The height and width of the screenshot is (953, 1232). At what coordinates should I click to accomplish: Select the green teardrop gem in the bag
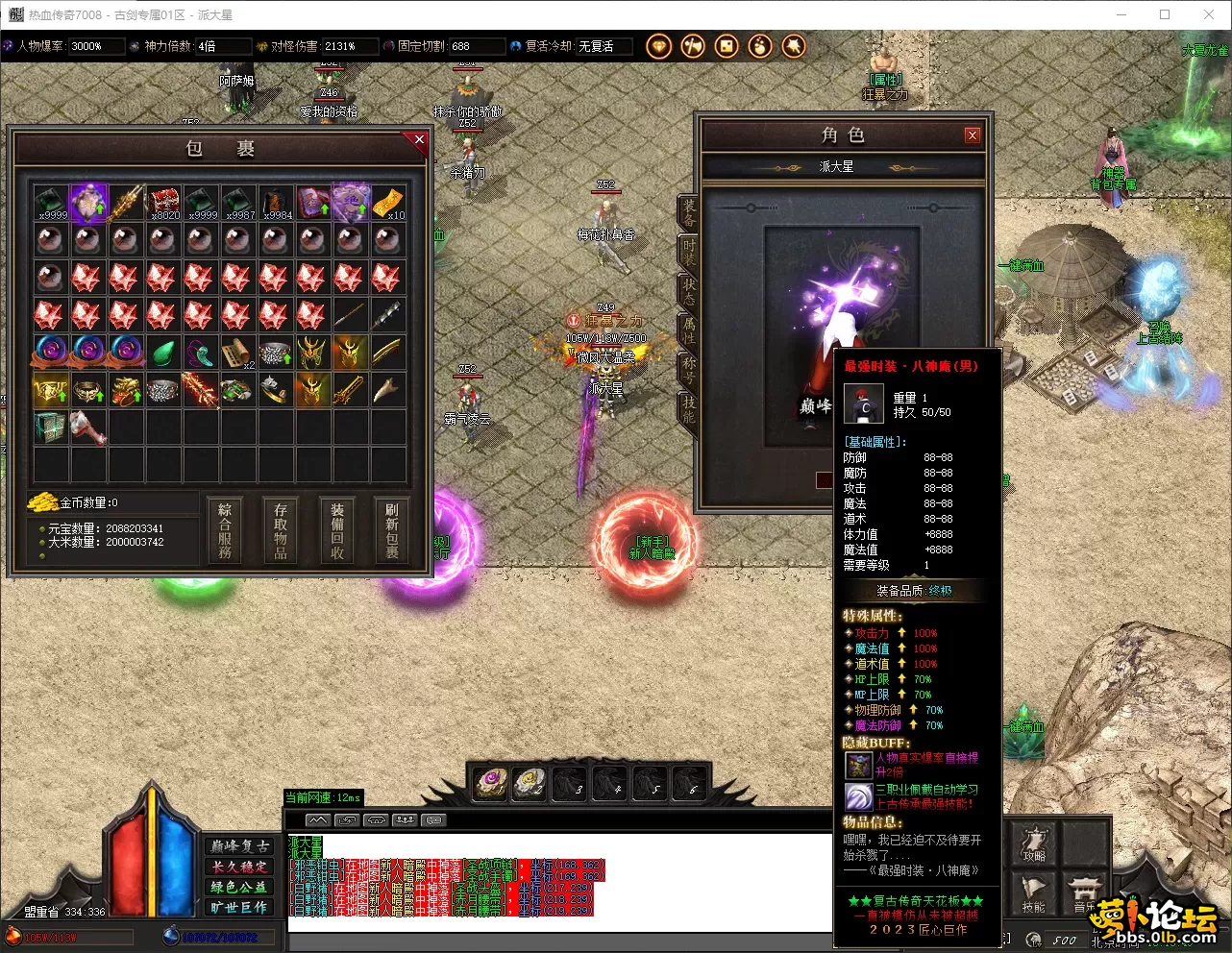tap(162, 353)
